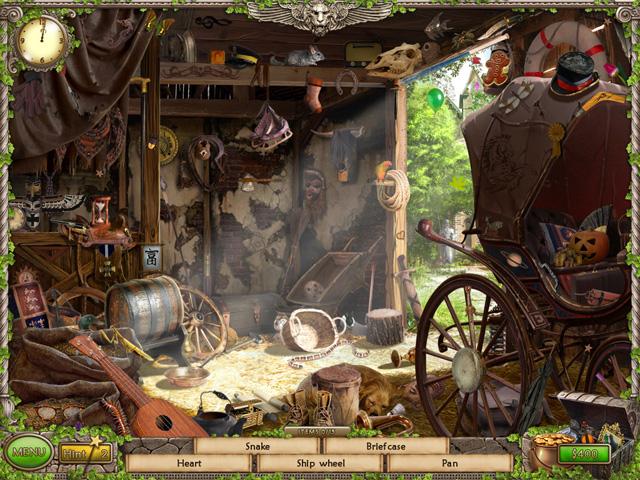Open the green Menu button
Viewport: 640px width, 480px height.
(27, 453)
